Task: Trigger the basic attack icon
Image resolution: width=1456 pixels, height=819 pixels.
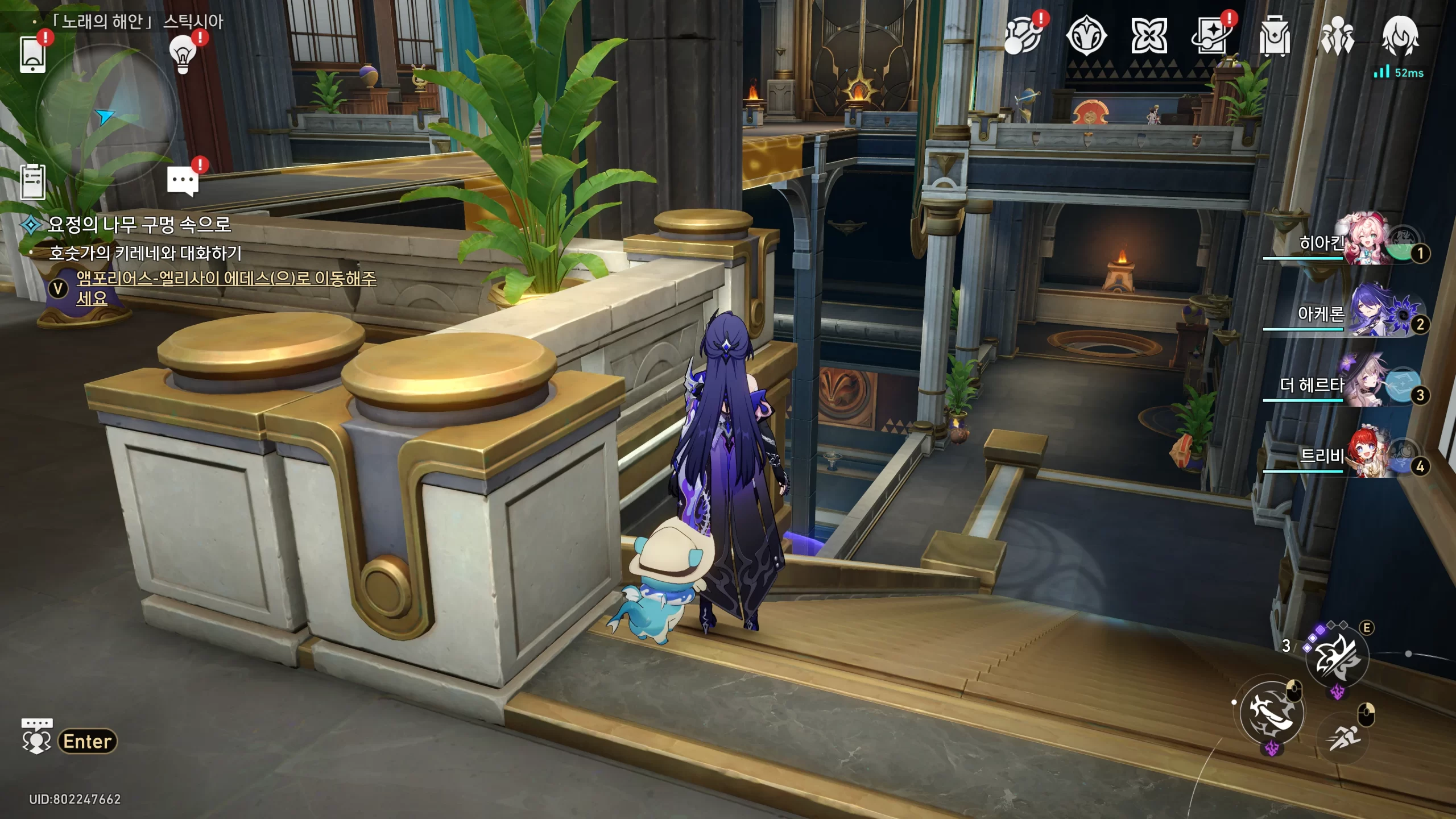Action: click(1271, 713)
